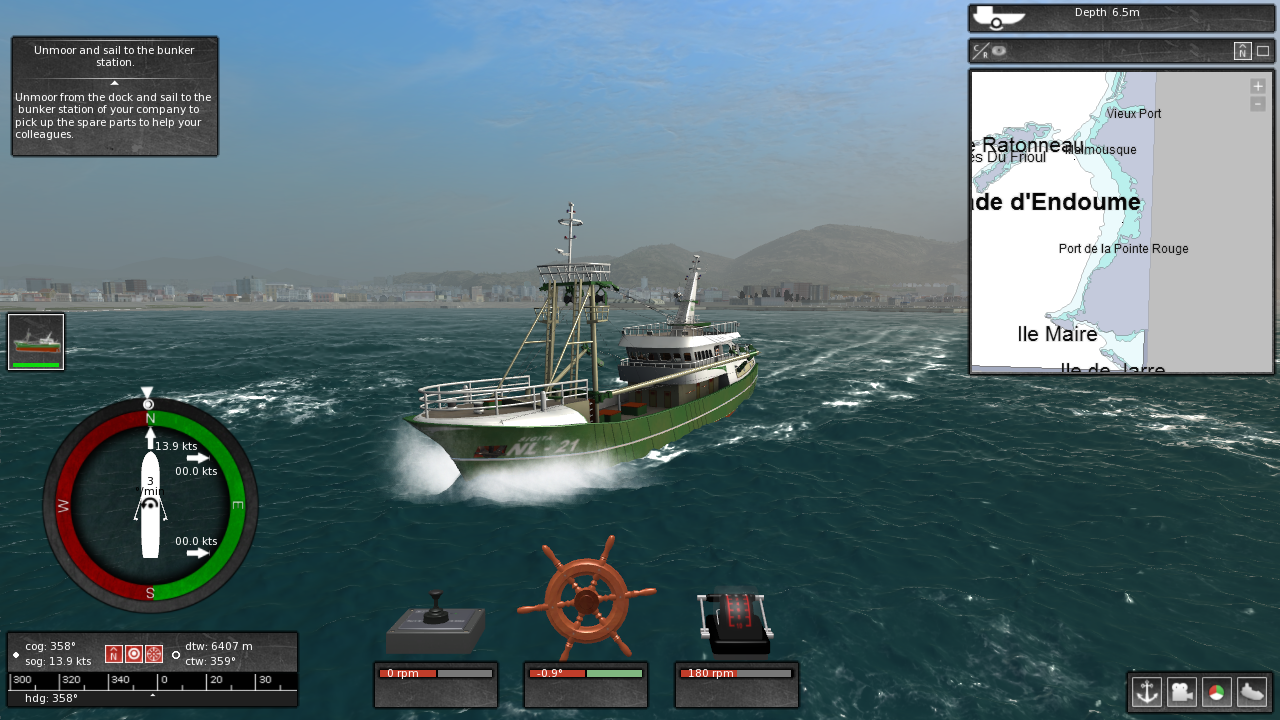Zoom out on the map with the minus button
Image resolution: width=1280 pixels, height=720 pixels.
[1257, 105]
